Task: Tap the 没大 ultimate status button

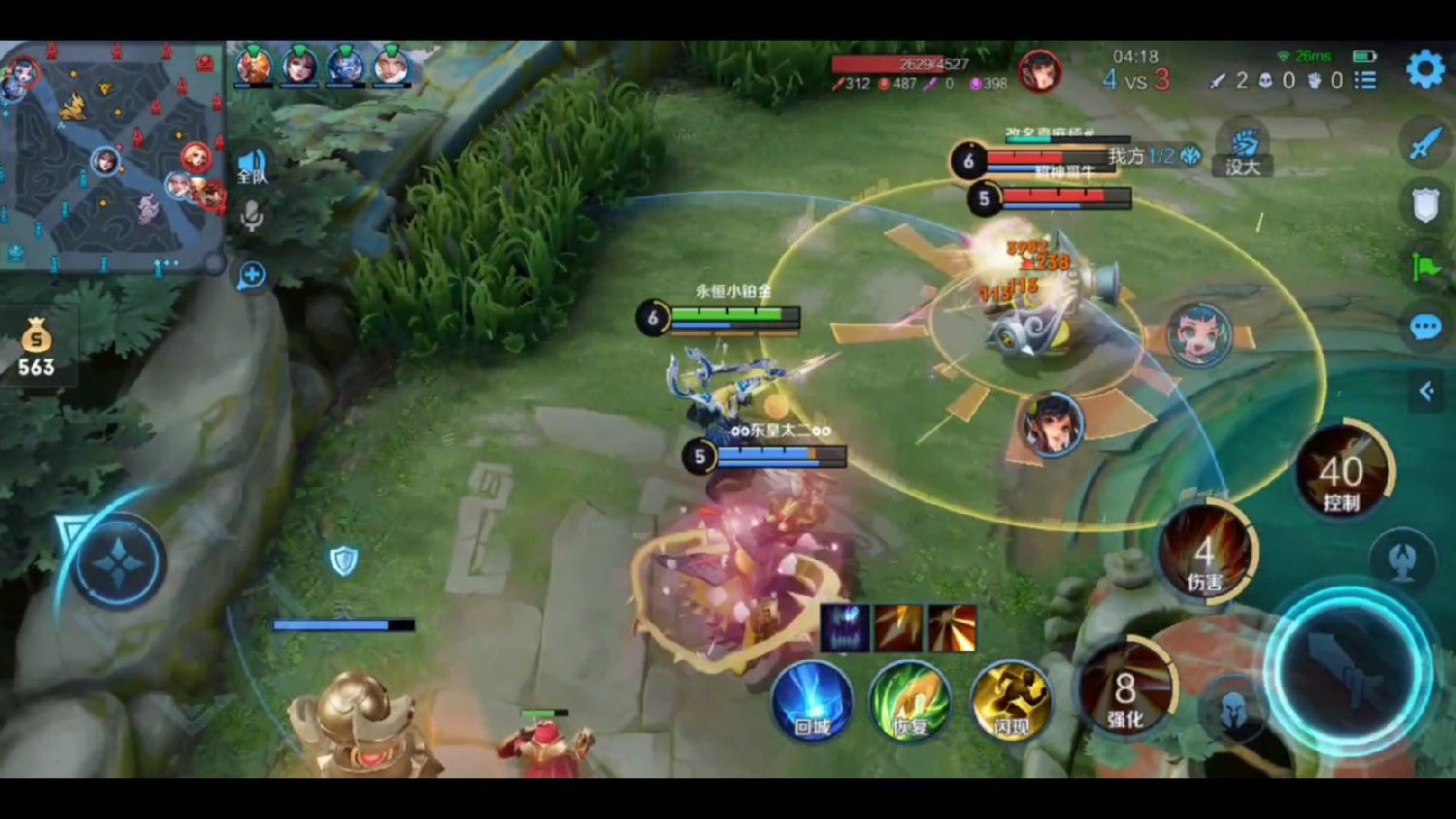Action: click(1242, 152)
